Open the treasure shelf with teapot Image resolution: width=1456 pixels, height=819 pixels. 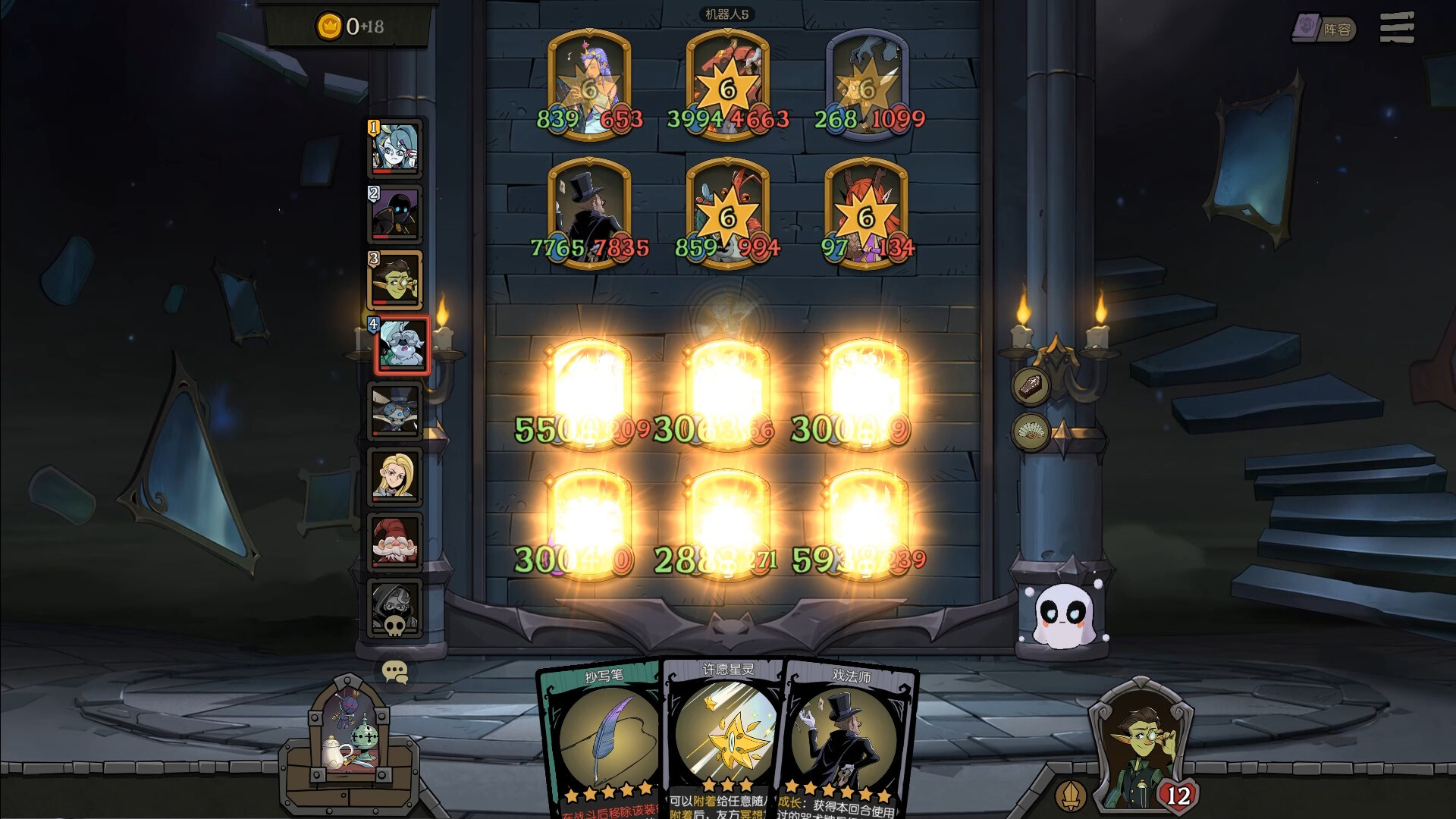pos(349,743)
